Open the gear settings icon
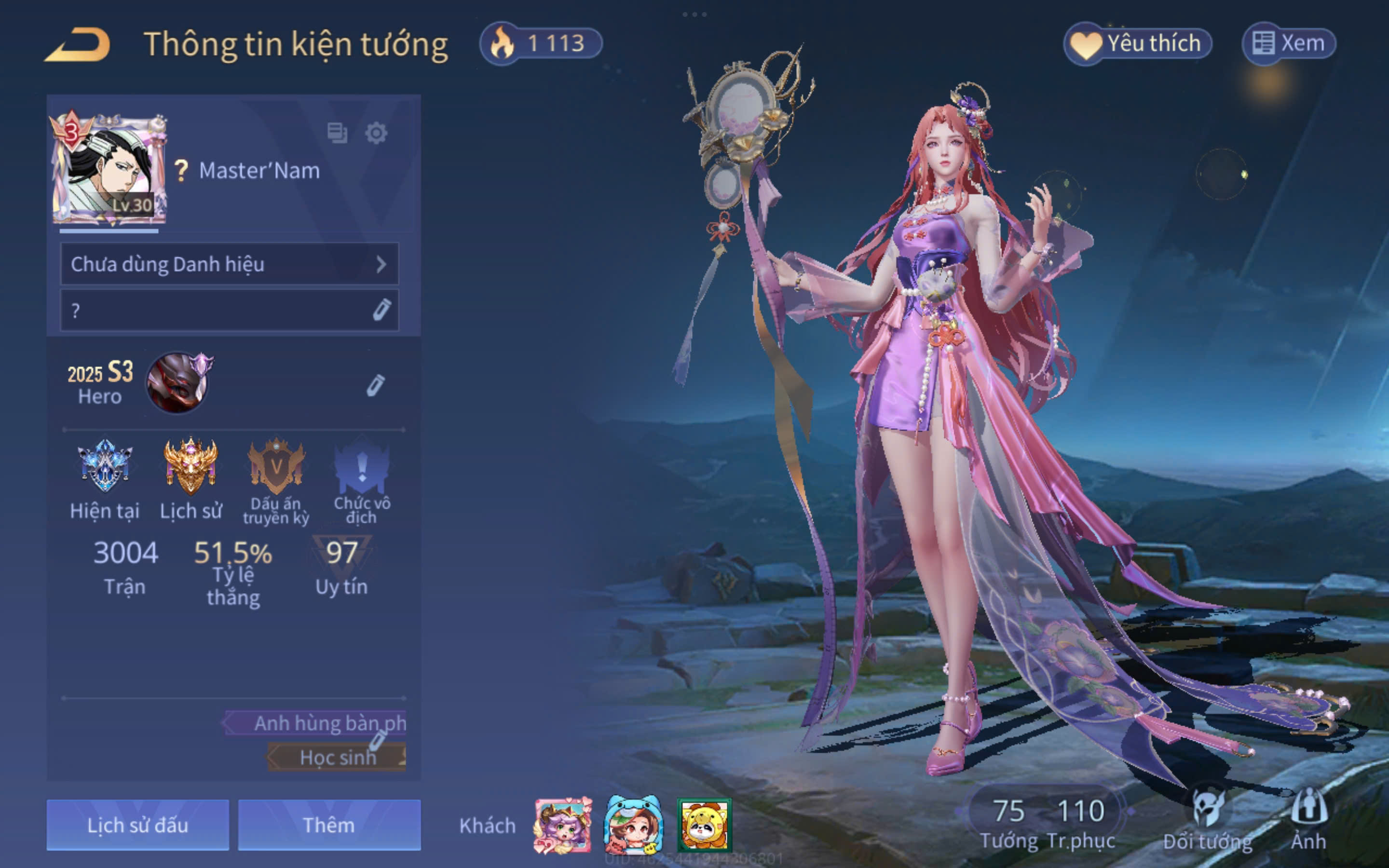The height and width of the screenshot is (868, 1389). coord(376,133)
